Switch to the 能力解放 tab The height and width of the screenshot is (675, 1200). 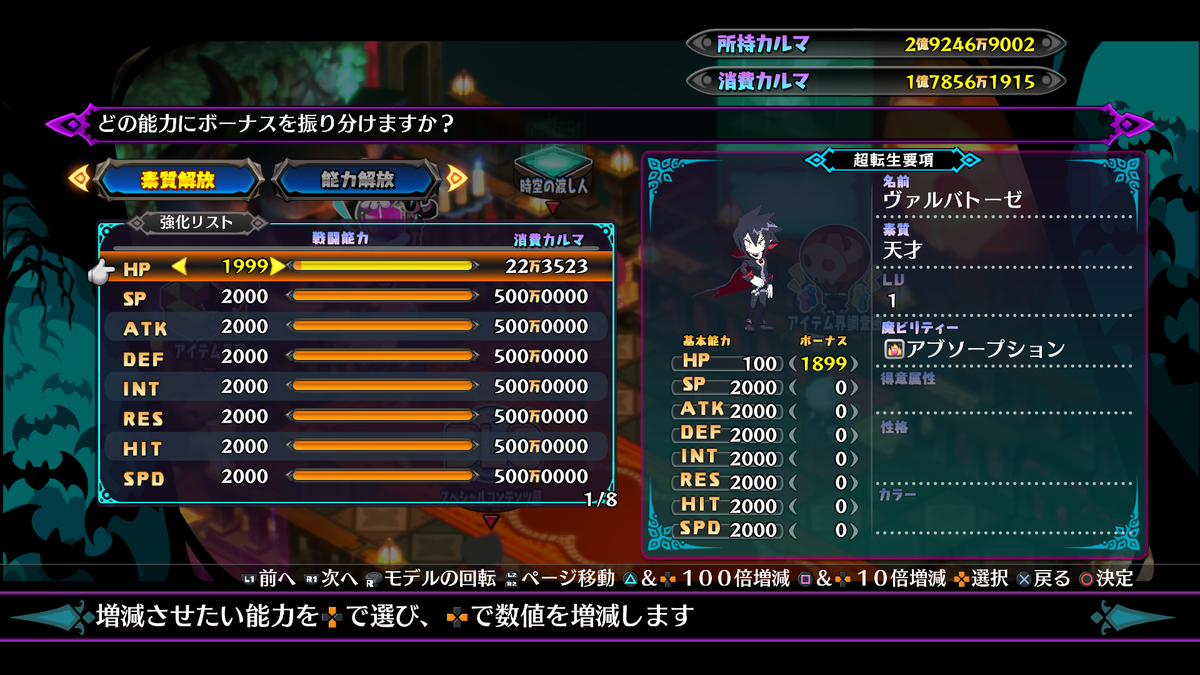pyautogui.click(x=357, y=180)
